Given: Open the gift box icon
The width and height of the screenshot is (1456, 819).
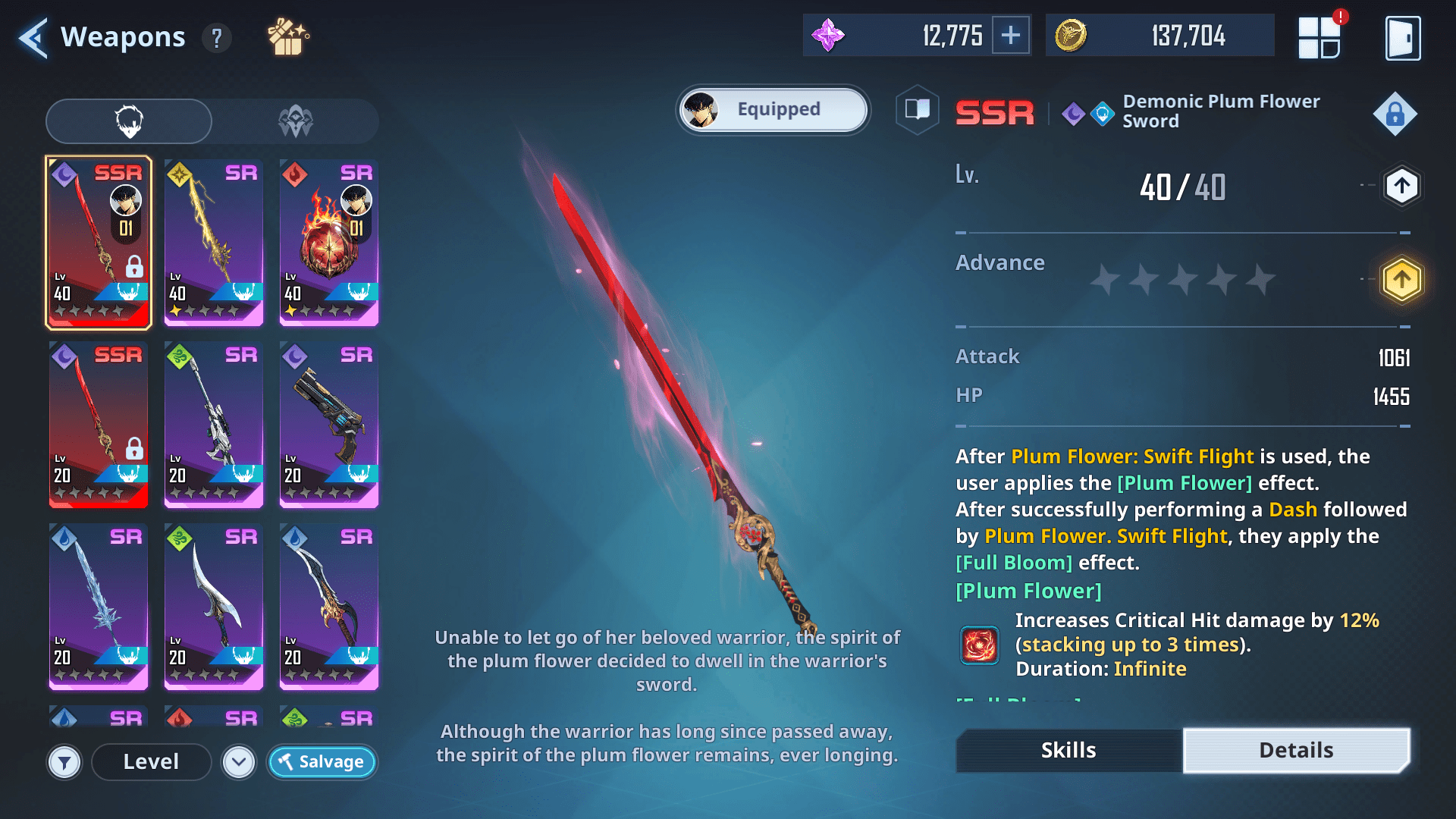Looking at the screenshot, I should (287, 37).
